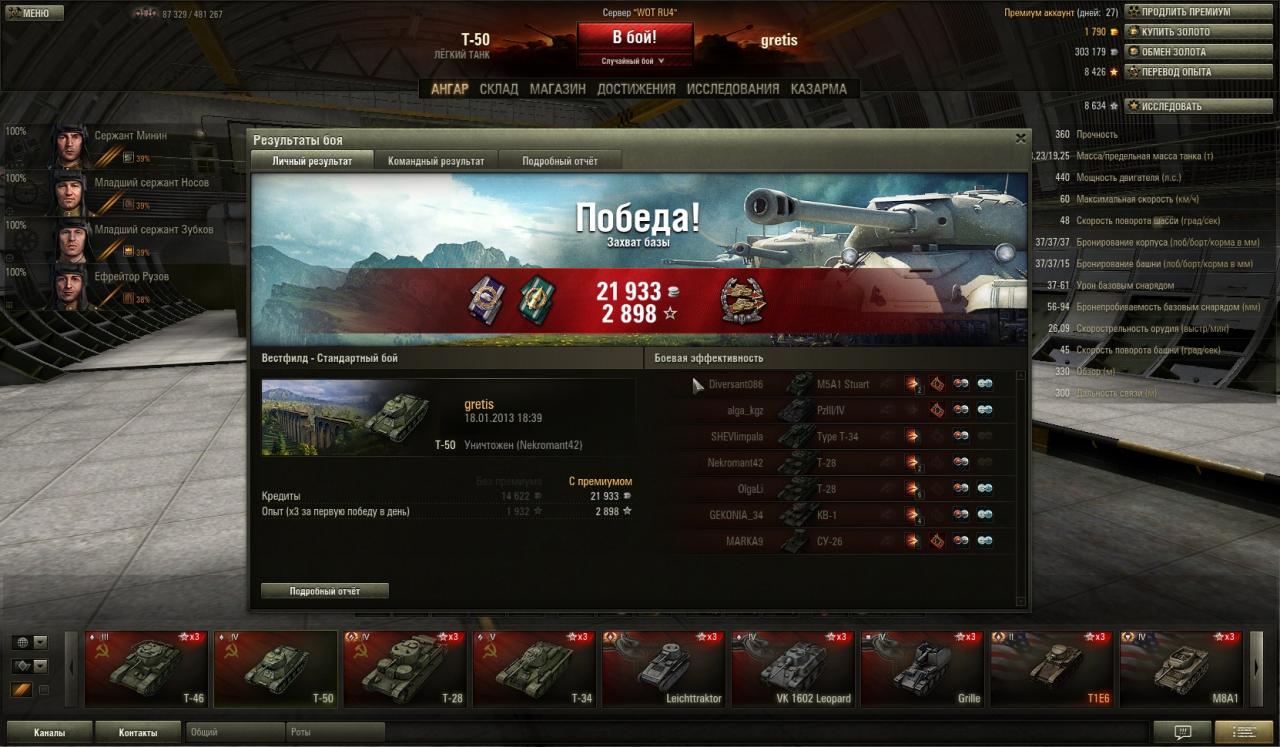Switch to the Склад section
This screenshot has width=1280, height=747.
(499, 89)
